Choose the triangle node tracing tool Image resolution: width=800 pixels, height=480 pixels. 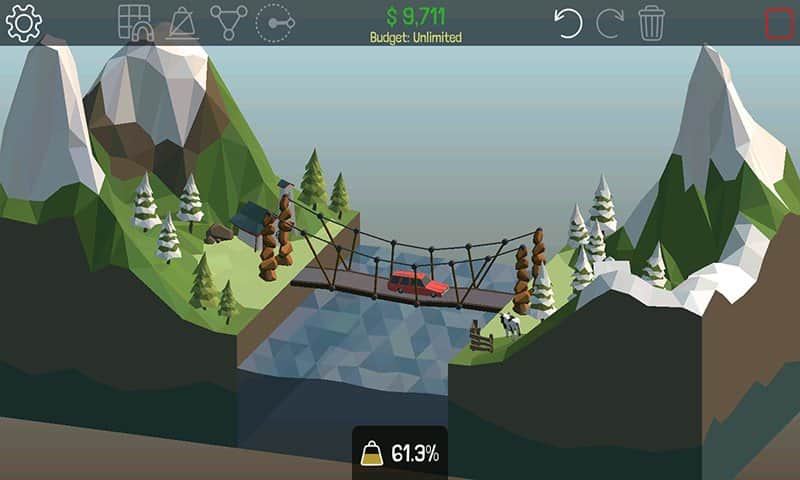pyautogui.click(x=228, y=22)
